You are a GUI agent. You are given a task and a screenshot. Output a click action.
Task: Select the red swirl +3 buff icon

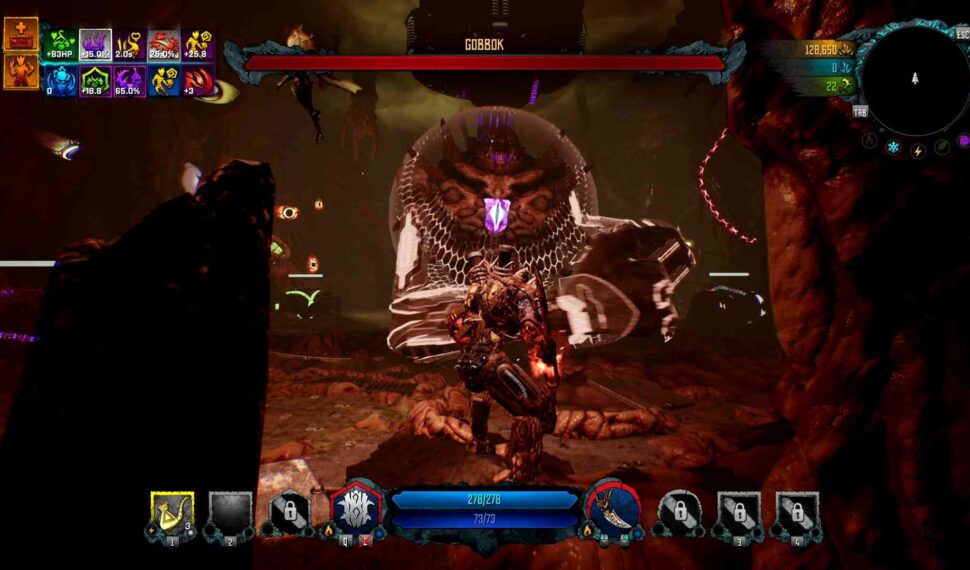[x=198, y=80]
